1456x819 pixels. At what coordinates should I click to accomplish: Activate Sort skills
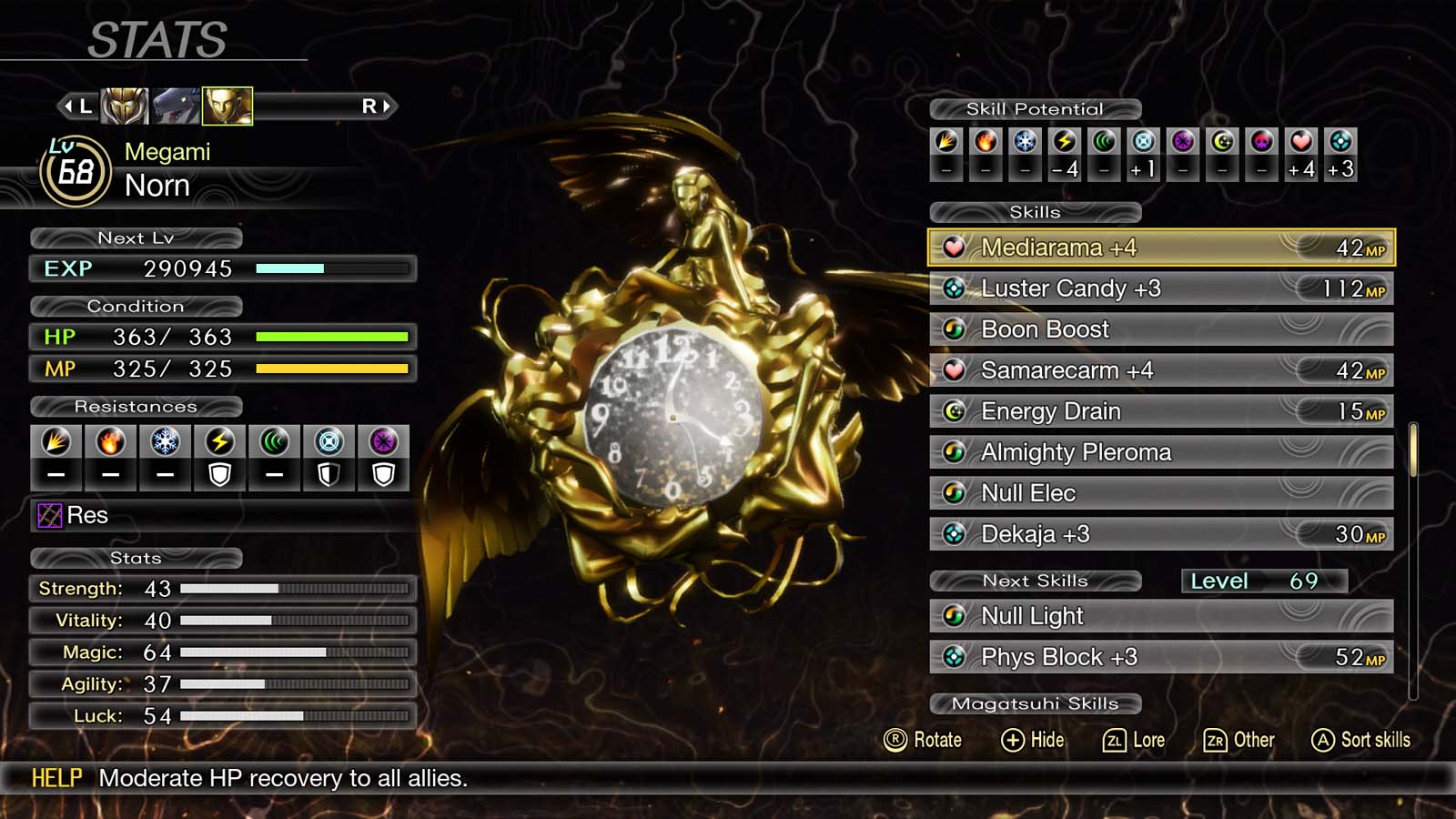(x=1360, y=740)
